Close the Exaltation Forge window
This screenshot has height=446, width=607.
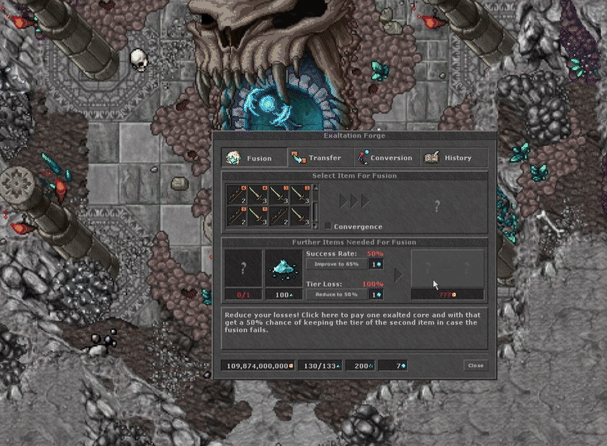click(x=476, y=366)
